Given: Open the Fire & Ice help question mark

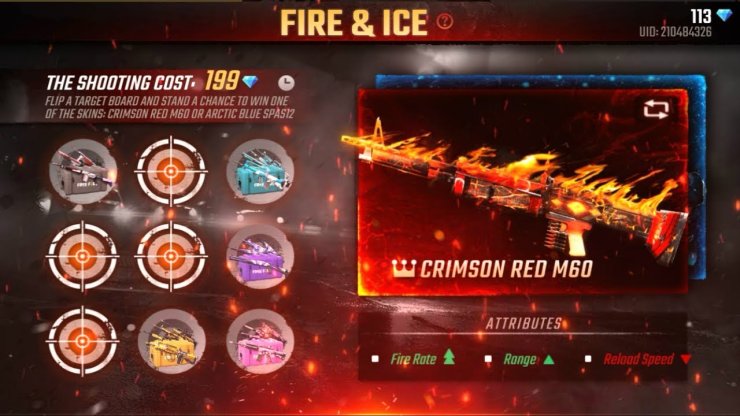Looking at the screenshot, I should point(445,21).
